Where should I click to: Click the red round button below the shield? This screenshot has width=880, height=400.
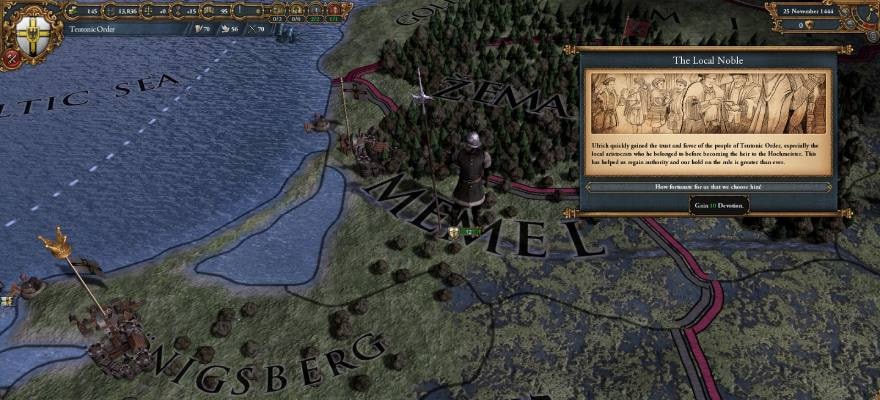[11, 58]
